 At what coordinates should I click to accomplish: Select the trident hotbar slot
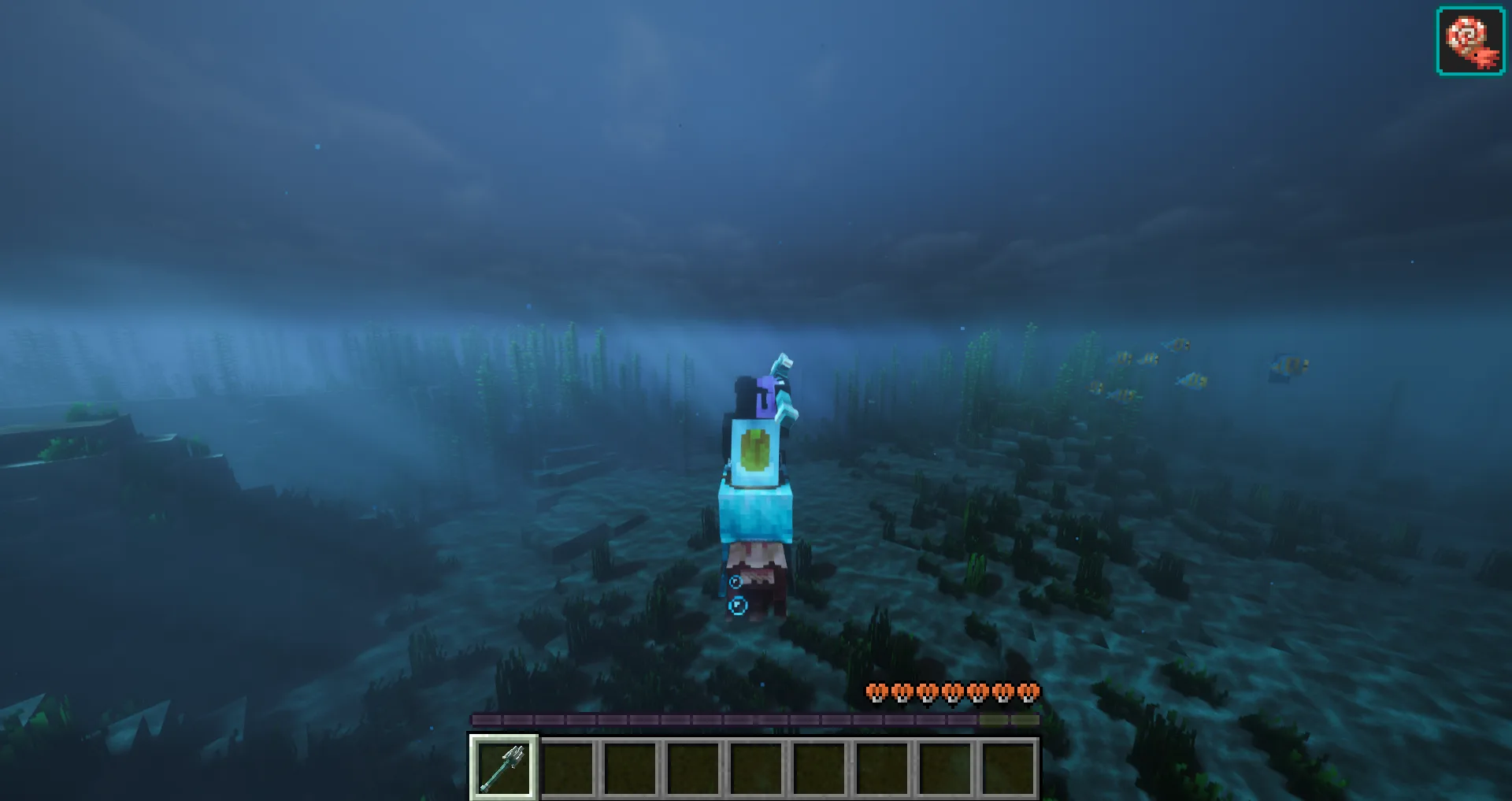(x=504, y=768)
